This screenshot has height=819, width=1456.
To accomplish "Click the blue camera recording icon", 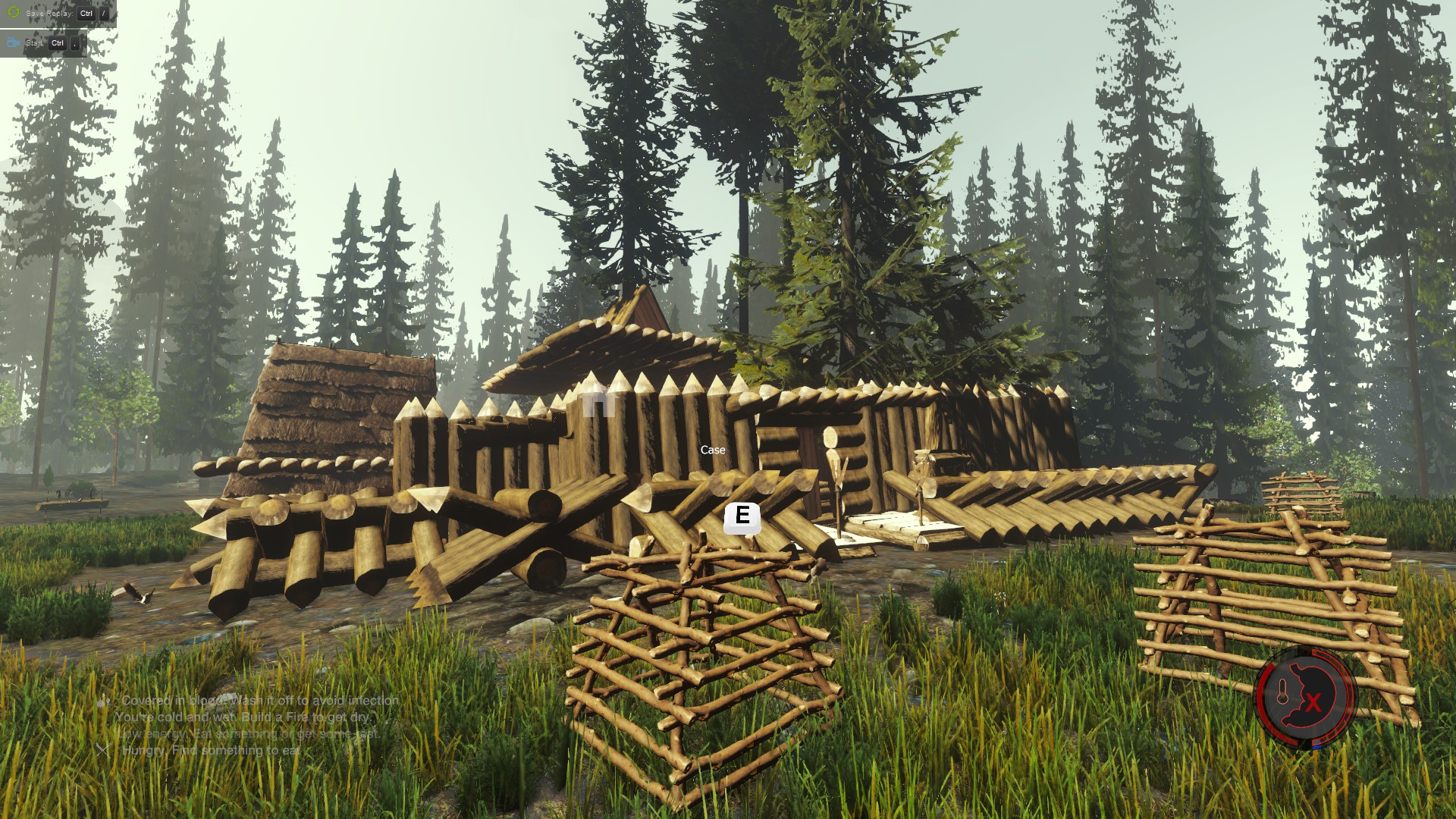I will [x=13, y=43].
